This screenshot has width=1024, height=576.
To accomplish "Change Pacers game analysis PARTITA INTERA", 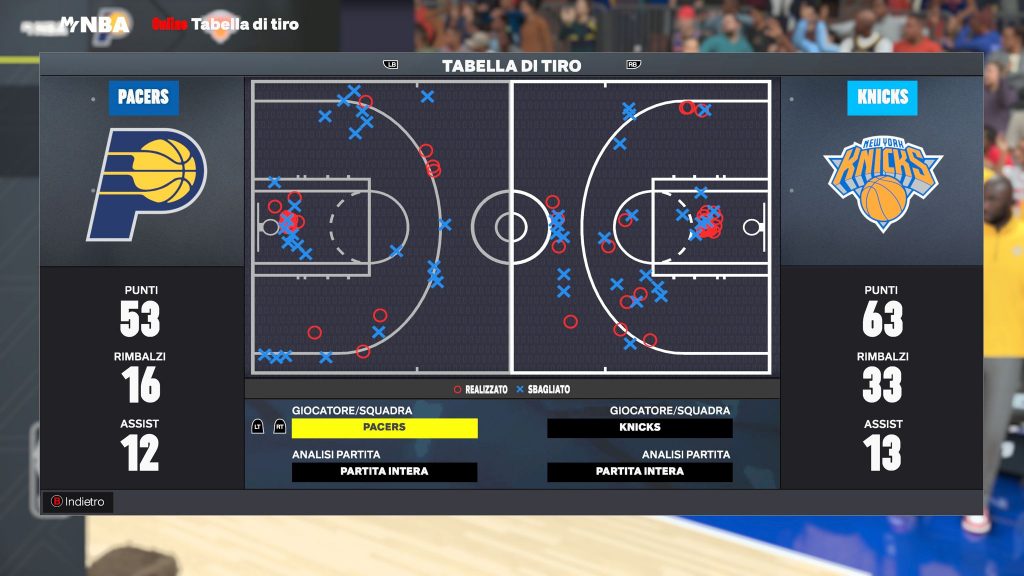I will tap(384, 472).
